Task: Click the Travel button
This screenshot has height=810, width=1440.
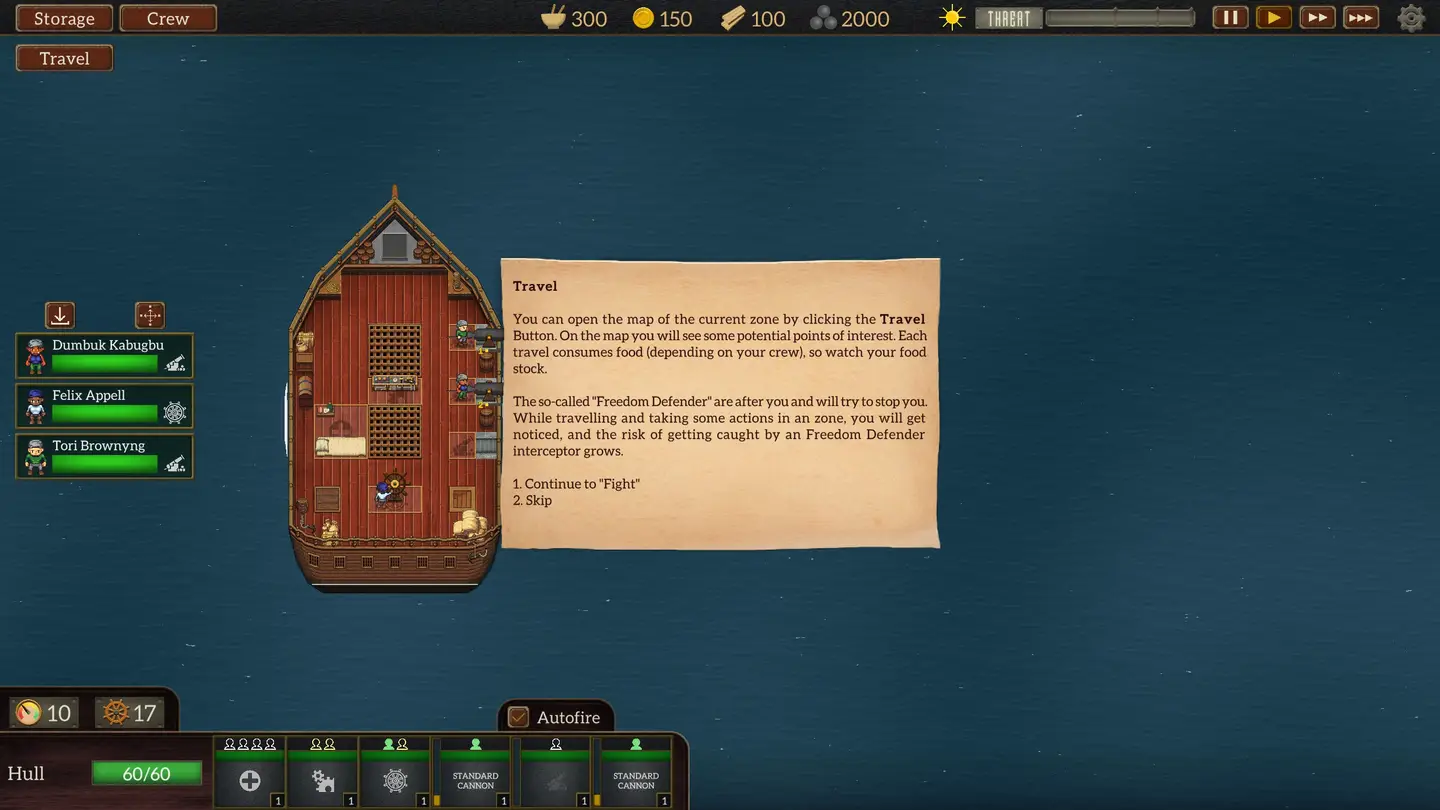Action: pyautogui.click(x=64, y=58)
